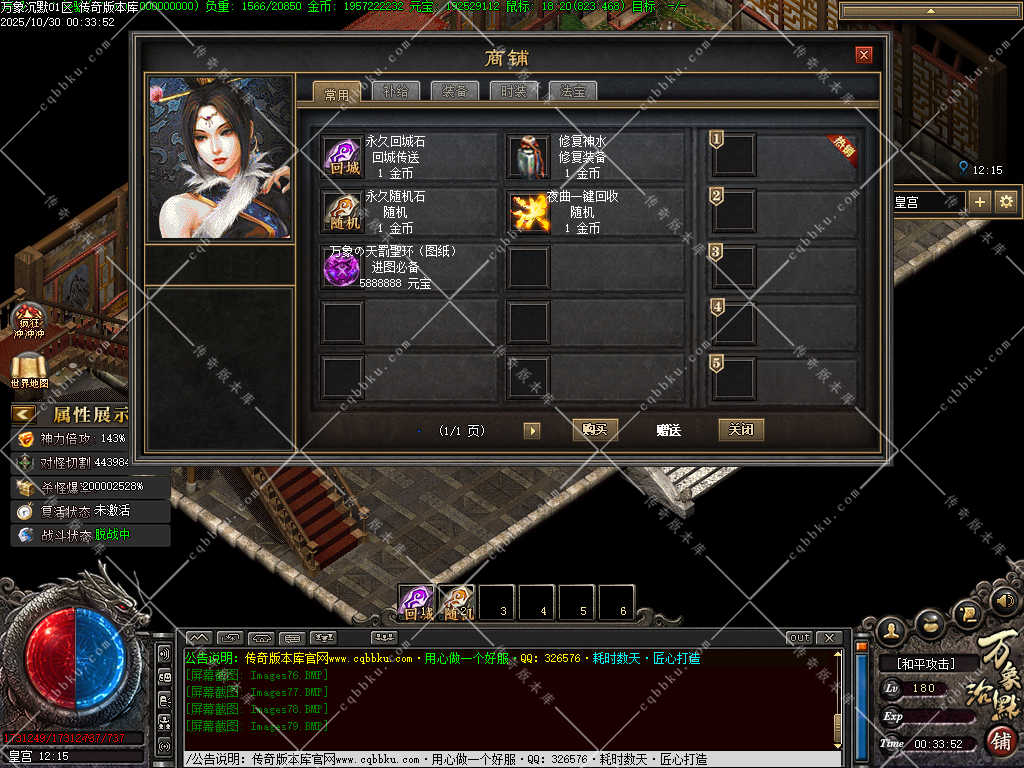The width and height of the screenshot is (1024, 768).
Task: Click the 关闭 close button in shop
Action: click(x=741, y=430)
